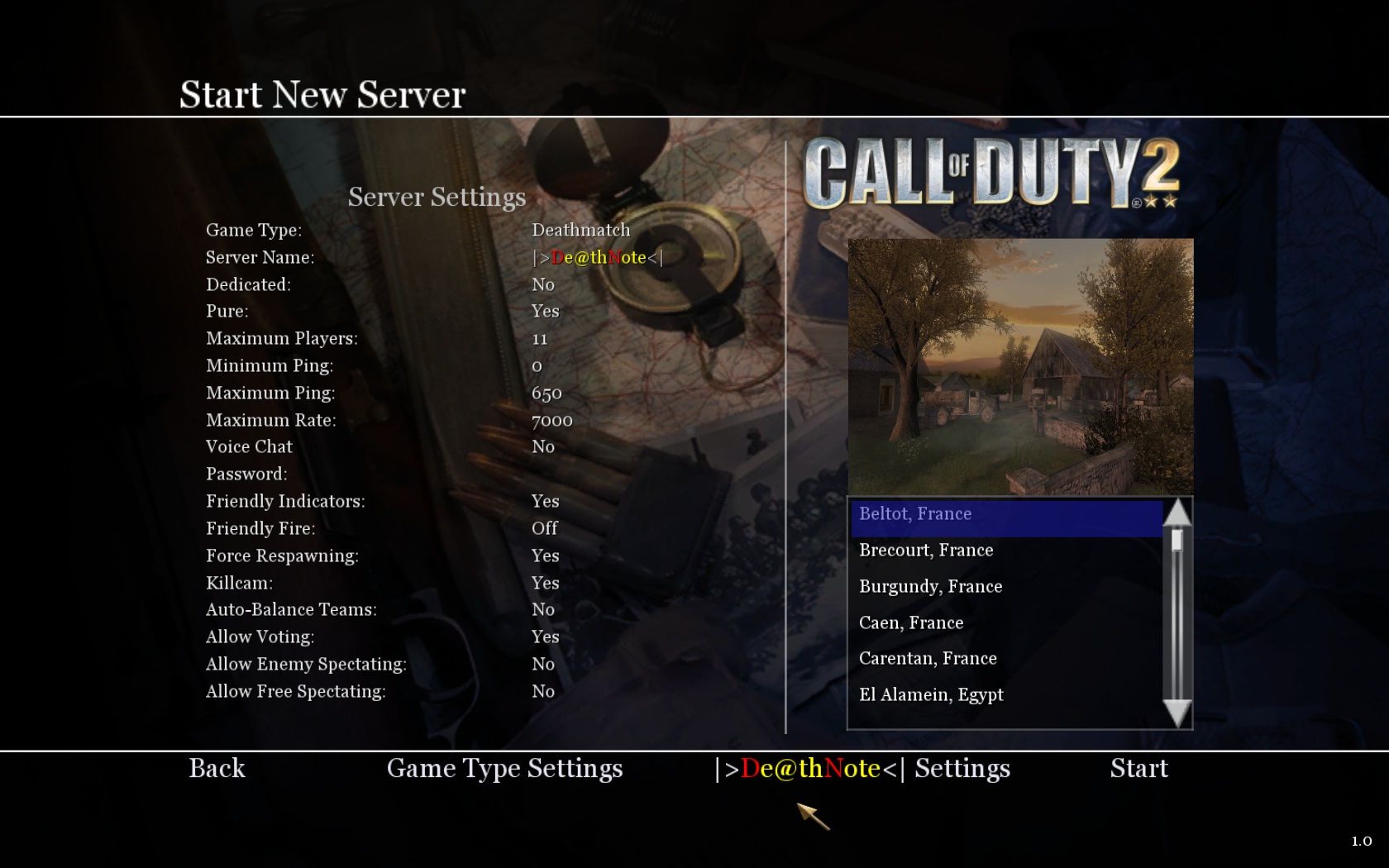
Task: Open Game Type Settings
Action: pyautogui.click(x=504, y=768)
